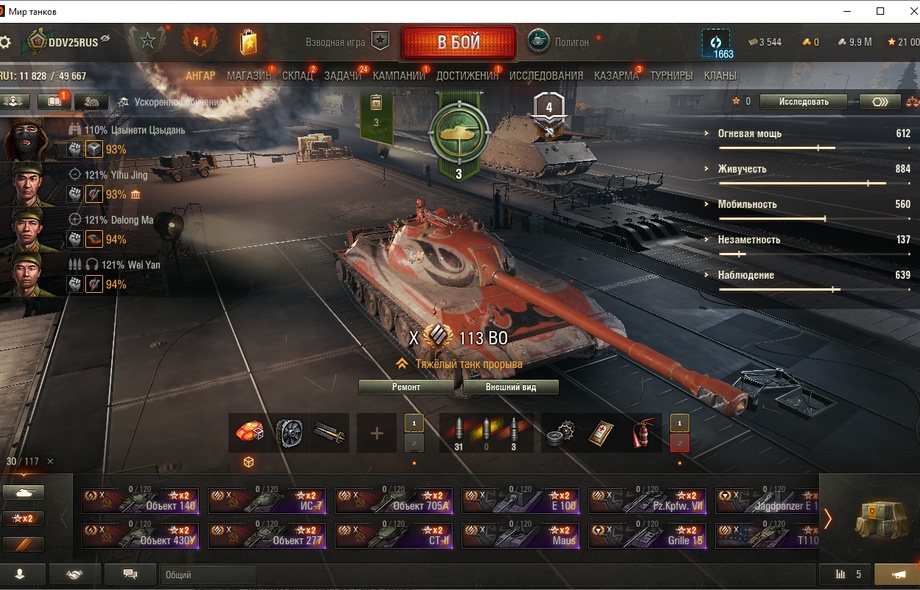The height and width of the screenshot is (590, 920).
Task: Start battle with the В БОЙ button
Action: click(458, 43)
